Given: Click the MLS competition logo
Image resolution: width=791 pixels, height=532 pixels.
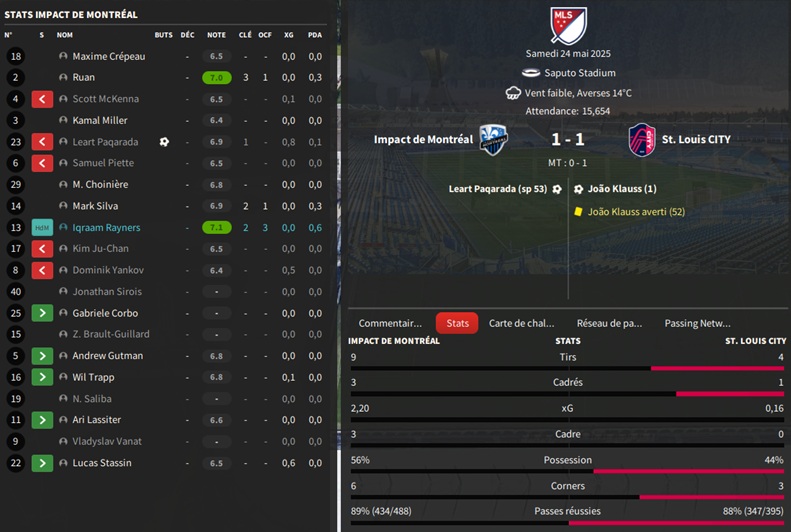Looking at the screenshot, I should coord(568,25).
